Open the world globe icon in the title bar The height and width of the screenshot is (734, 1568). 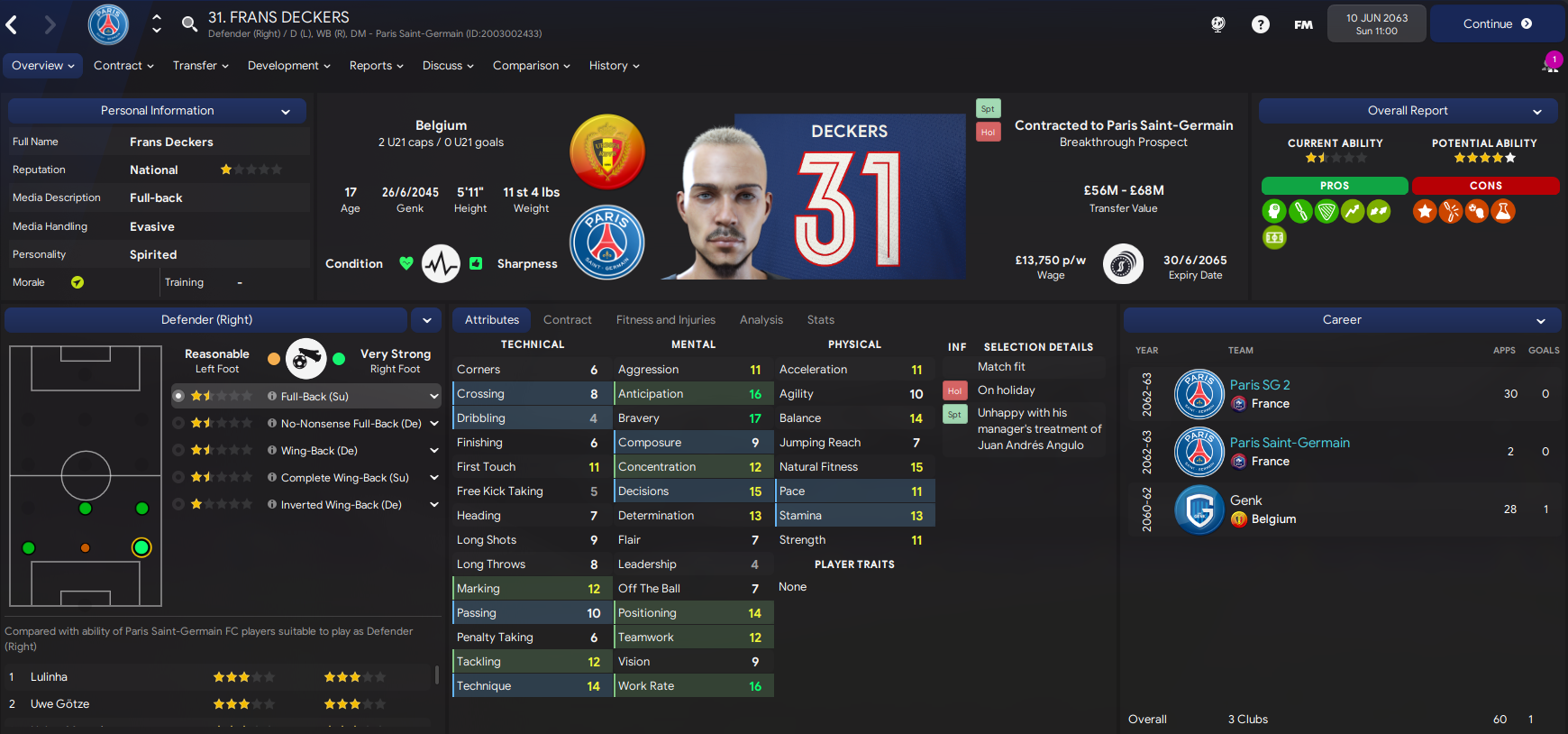coord(1217,24)
